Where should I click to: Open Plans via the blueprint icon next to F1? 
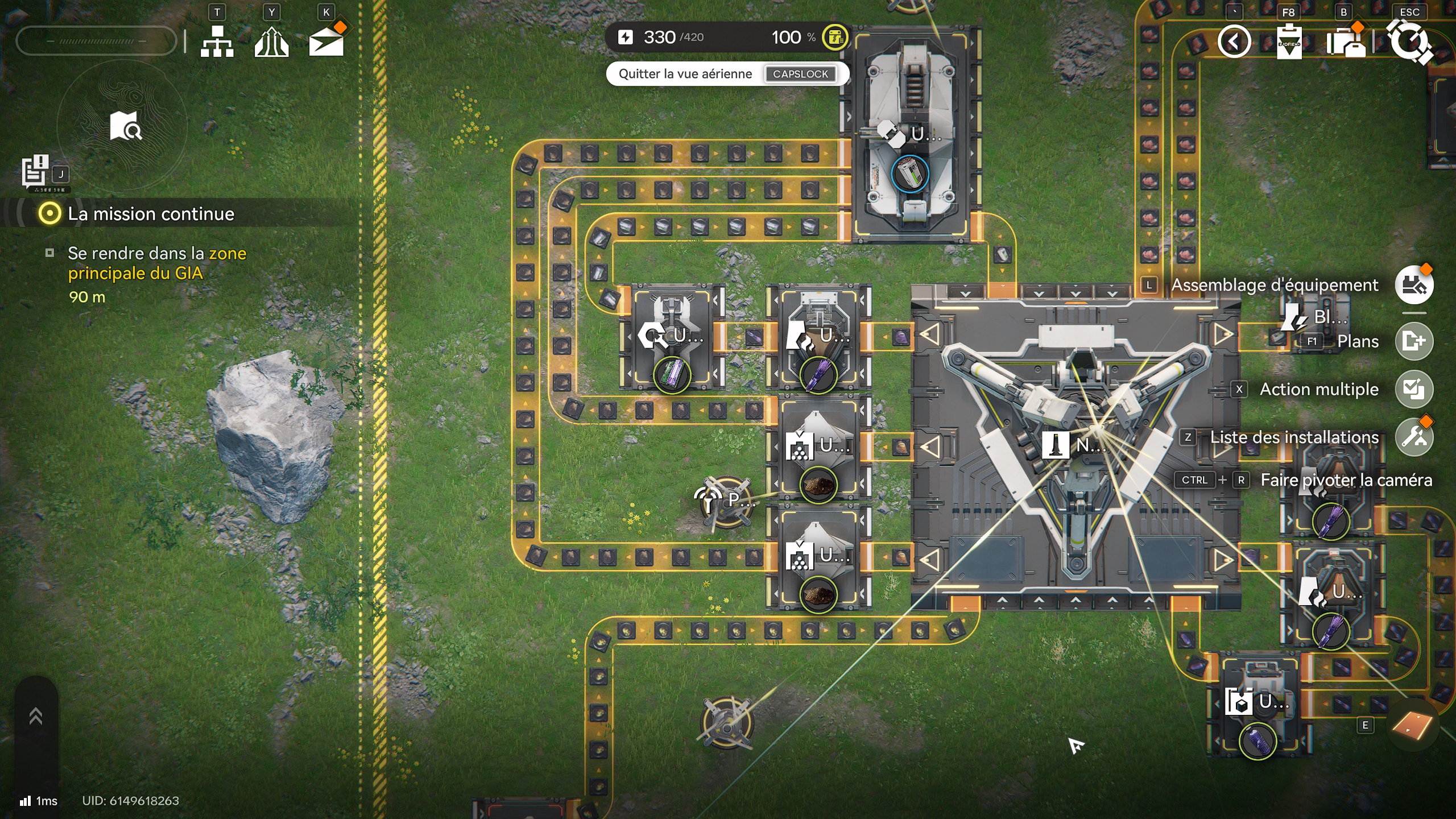coord(1416,341)
